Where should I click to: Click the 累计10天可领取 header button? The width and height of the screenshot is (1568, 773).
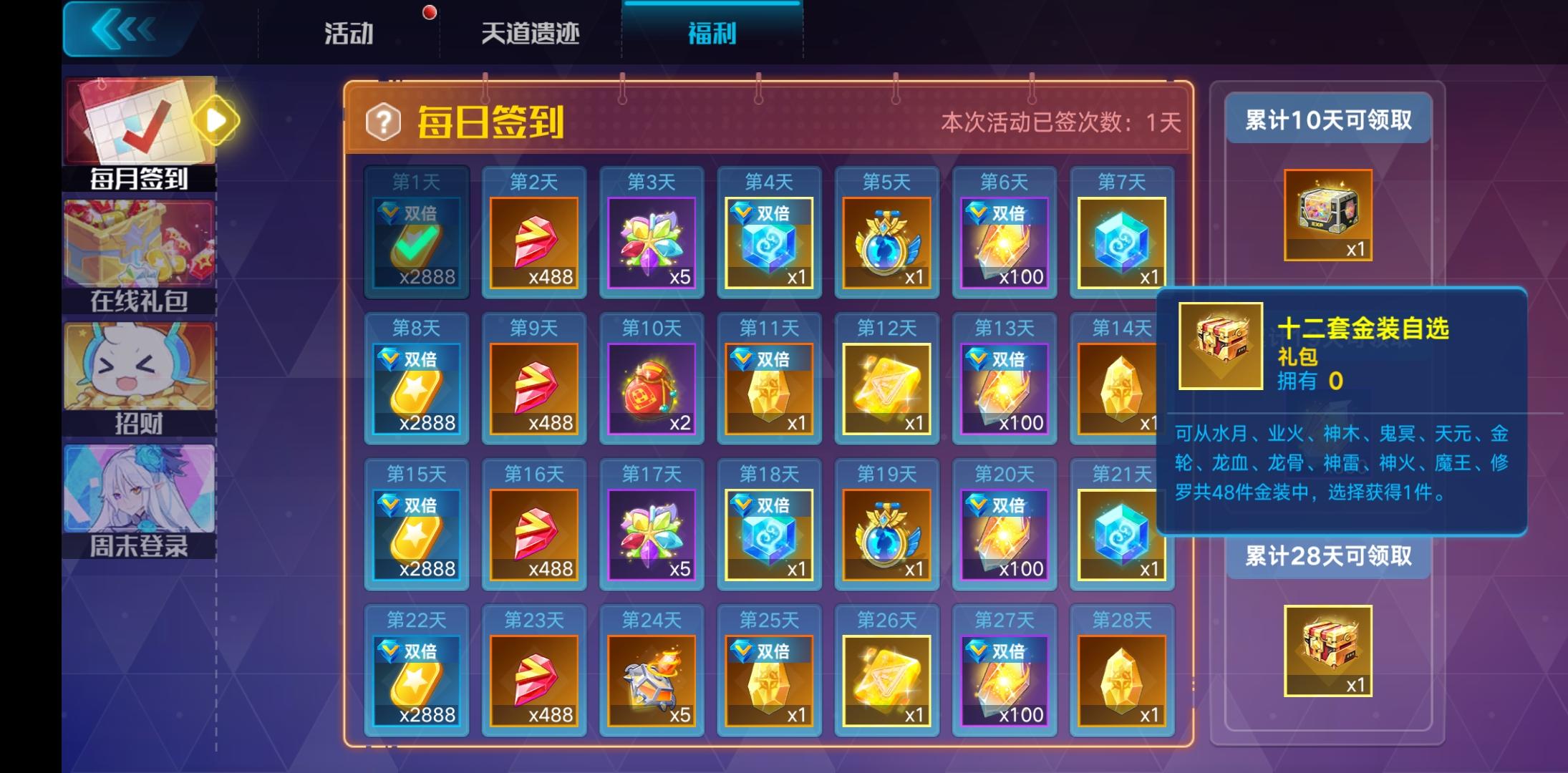pos(1328,120)
